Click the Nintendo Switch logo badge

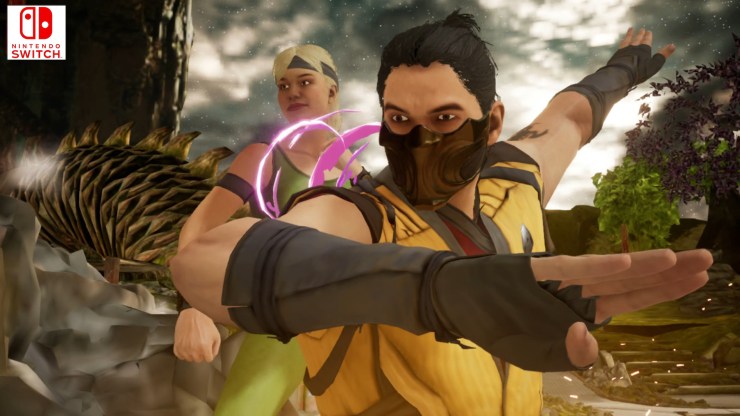(x=36, y=32)
